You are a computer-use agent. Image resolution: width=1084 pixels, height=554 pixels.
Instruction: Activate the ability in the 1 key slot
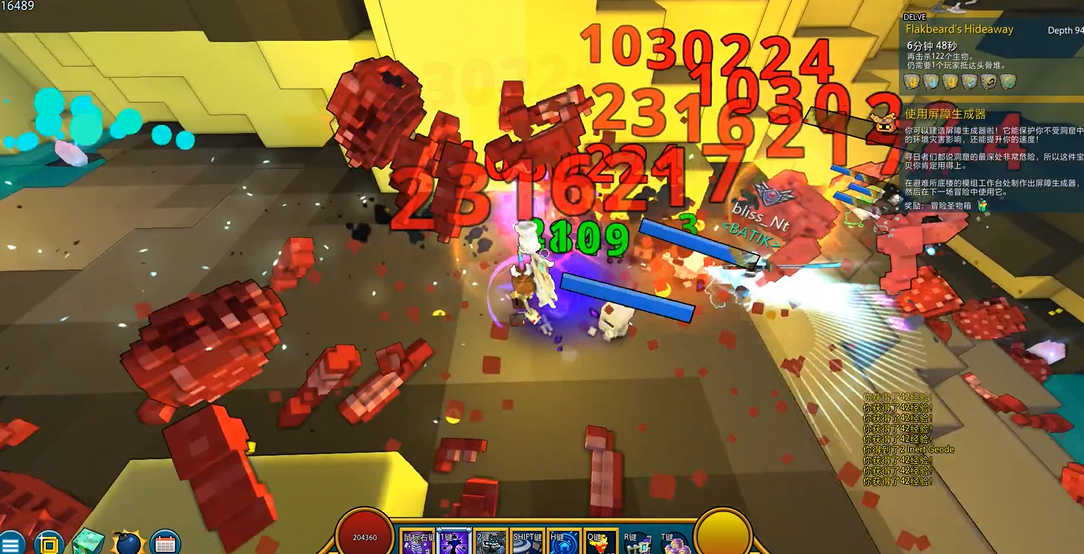coord(453,542)
